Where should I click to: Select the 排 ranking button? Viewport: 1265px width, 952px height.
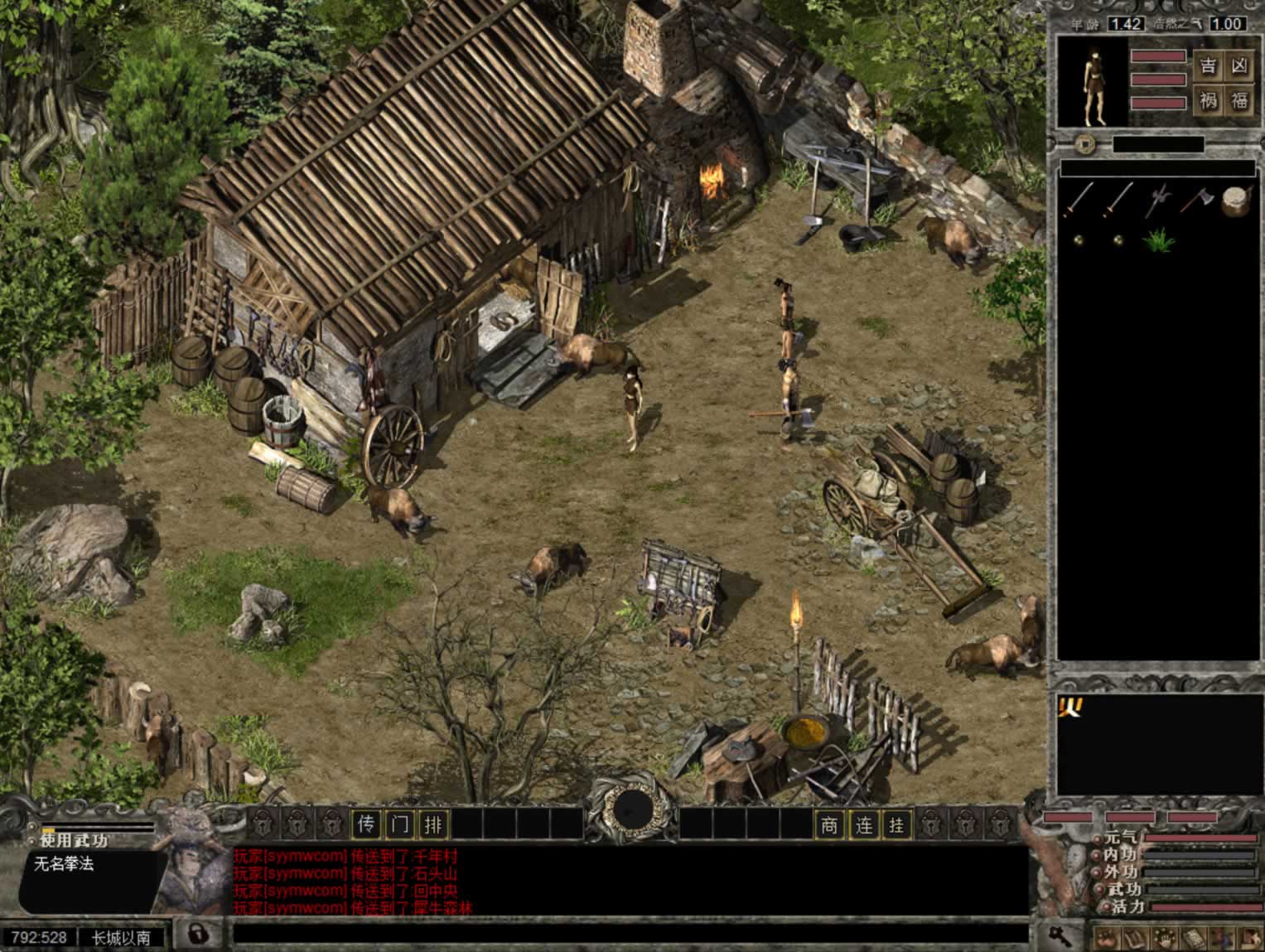point(433,824)
